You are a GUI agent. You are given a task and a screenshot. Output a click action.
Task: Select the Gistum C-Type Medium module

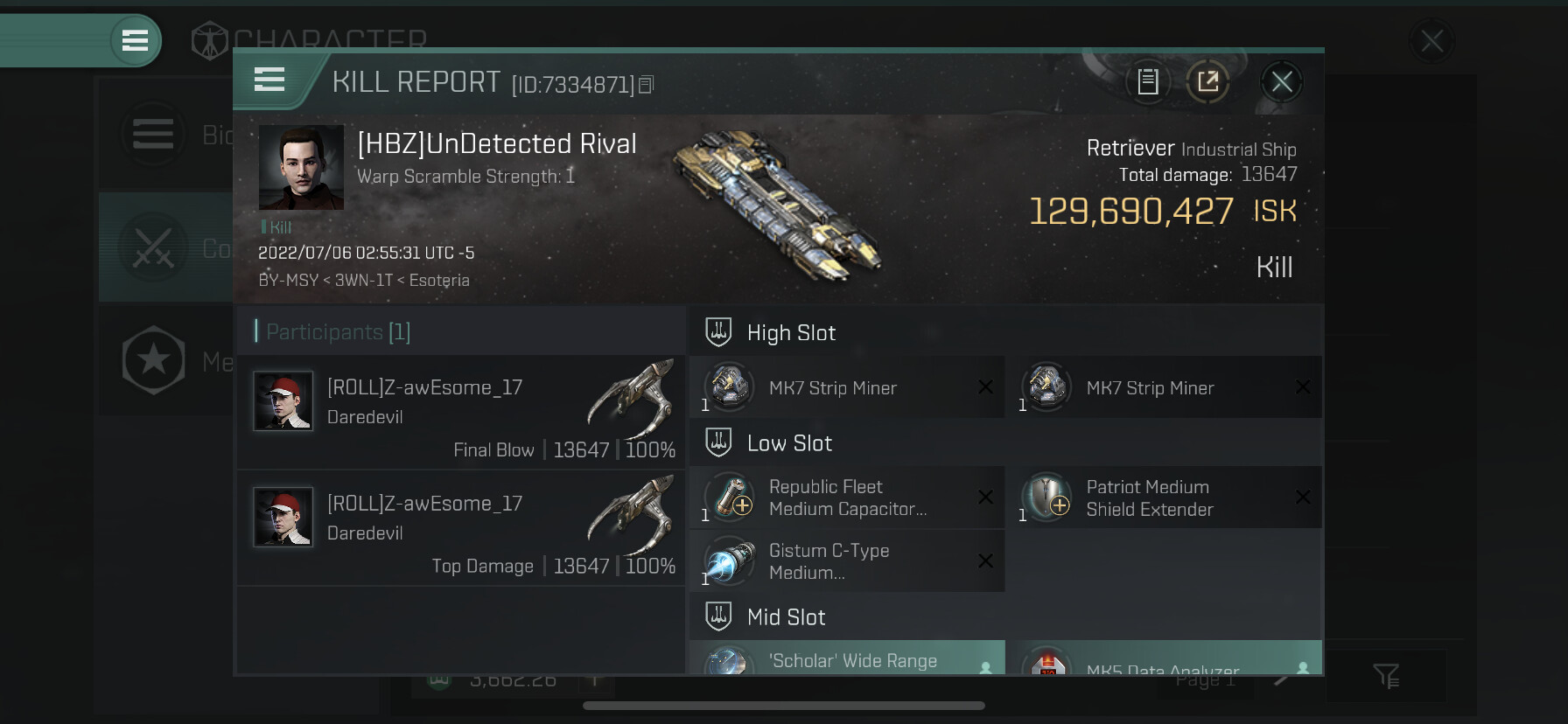[x=847, y=561]
